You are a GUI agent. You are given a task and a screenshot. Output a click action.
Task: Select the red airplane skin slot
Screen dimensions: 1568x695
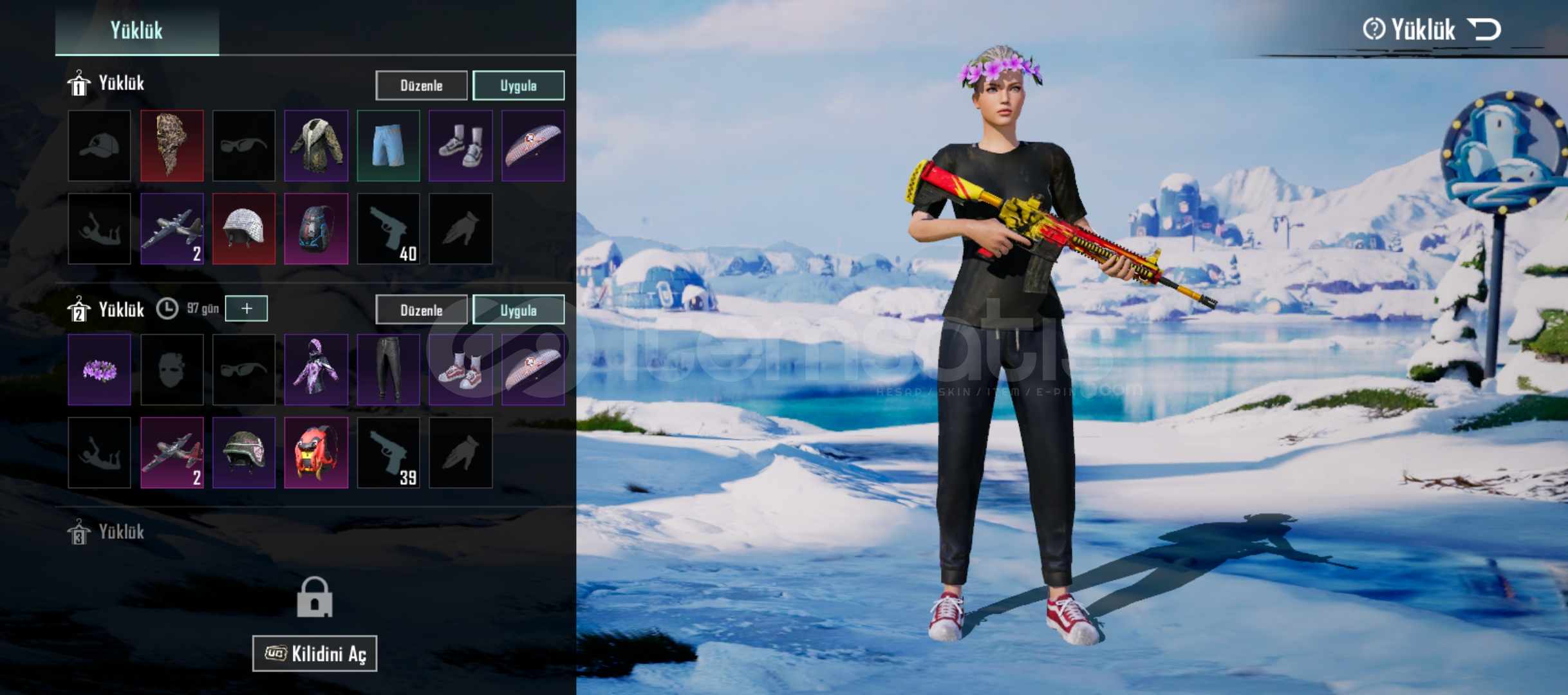[x=172, y=452]
